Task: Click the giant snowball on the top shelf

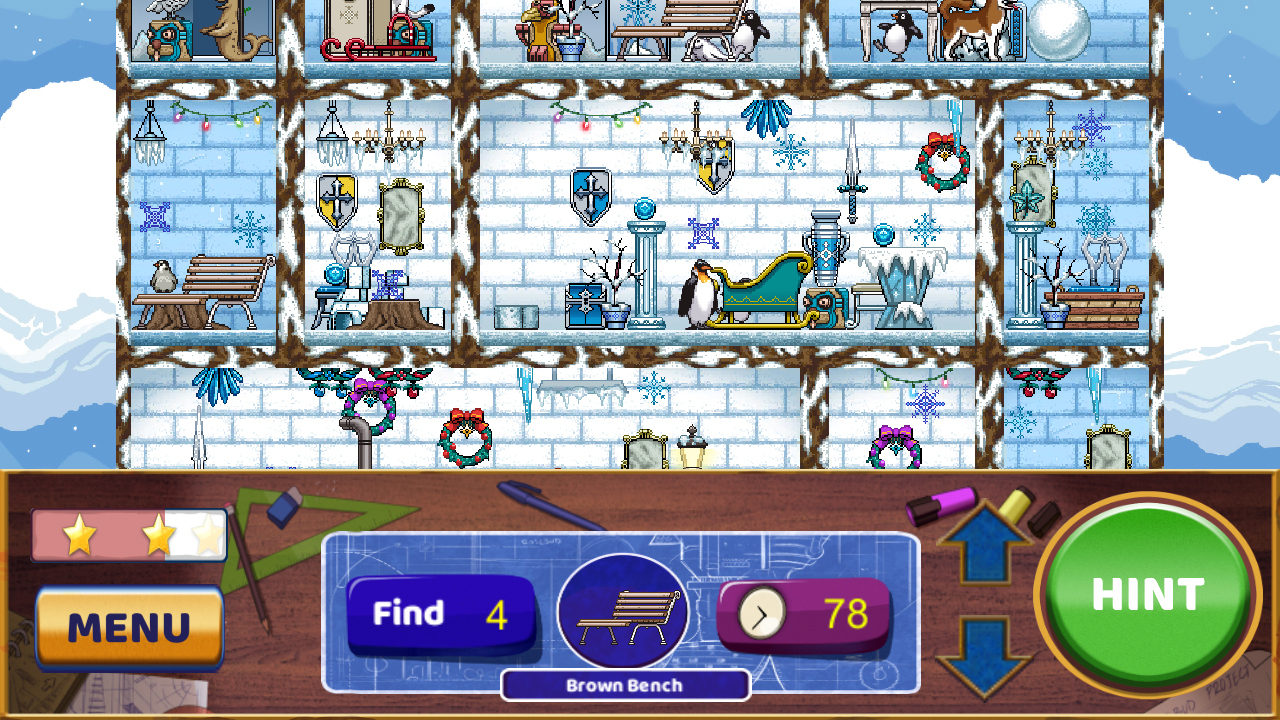Action: tap(1060, 30)
